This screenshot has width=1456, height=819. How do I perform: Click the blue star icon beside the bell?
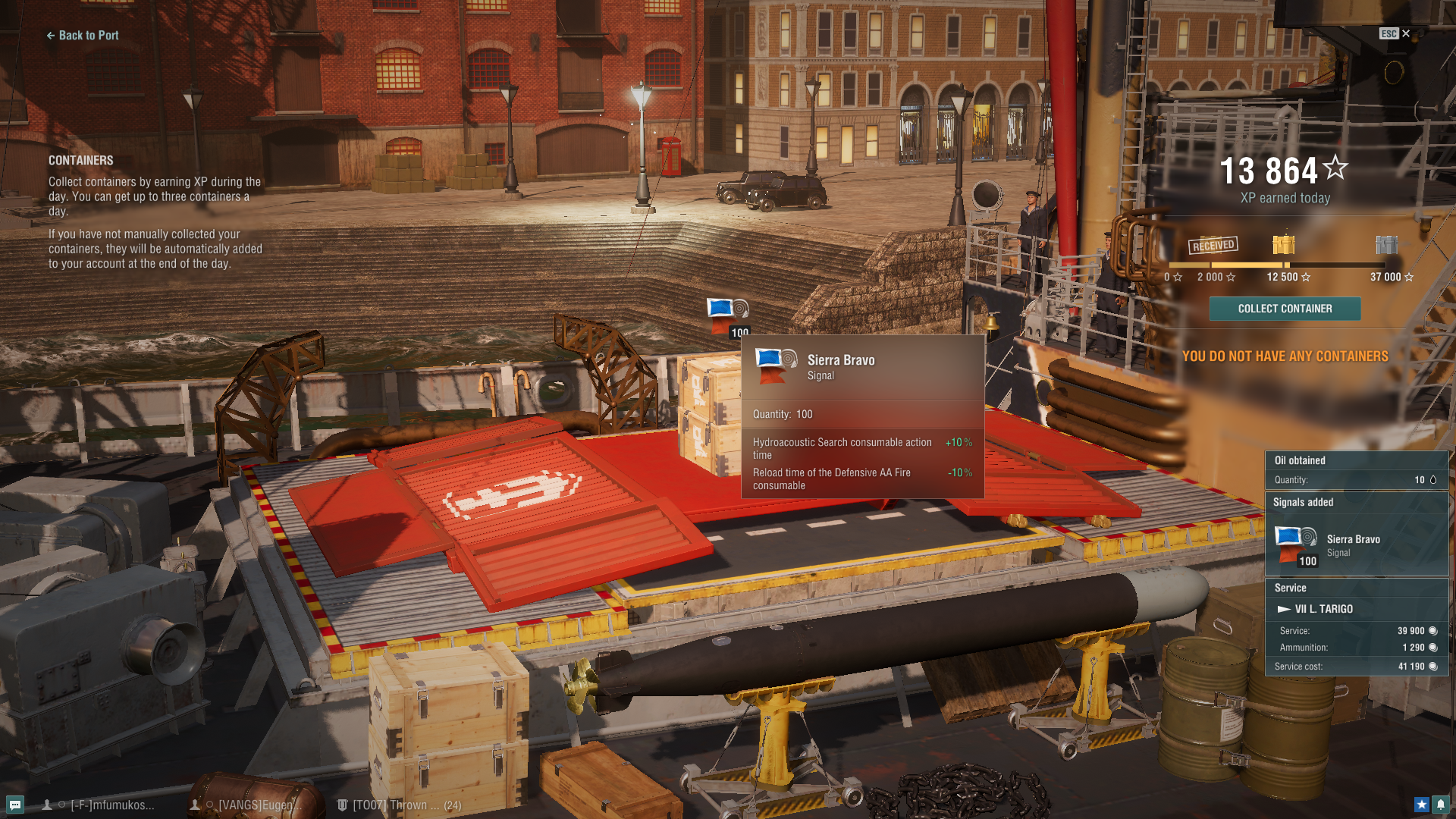pos(1421,805)
